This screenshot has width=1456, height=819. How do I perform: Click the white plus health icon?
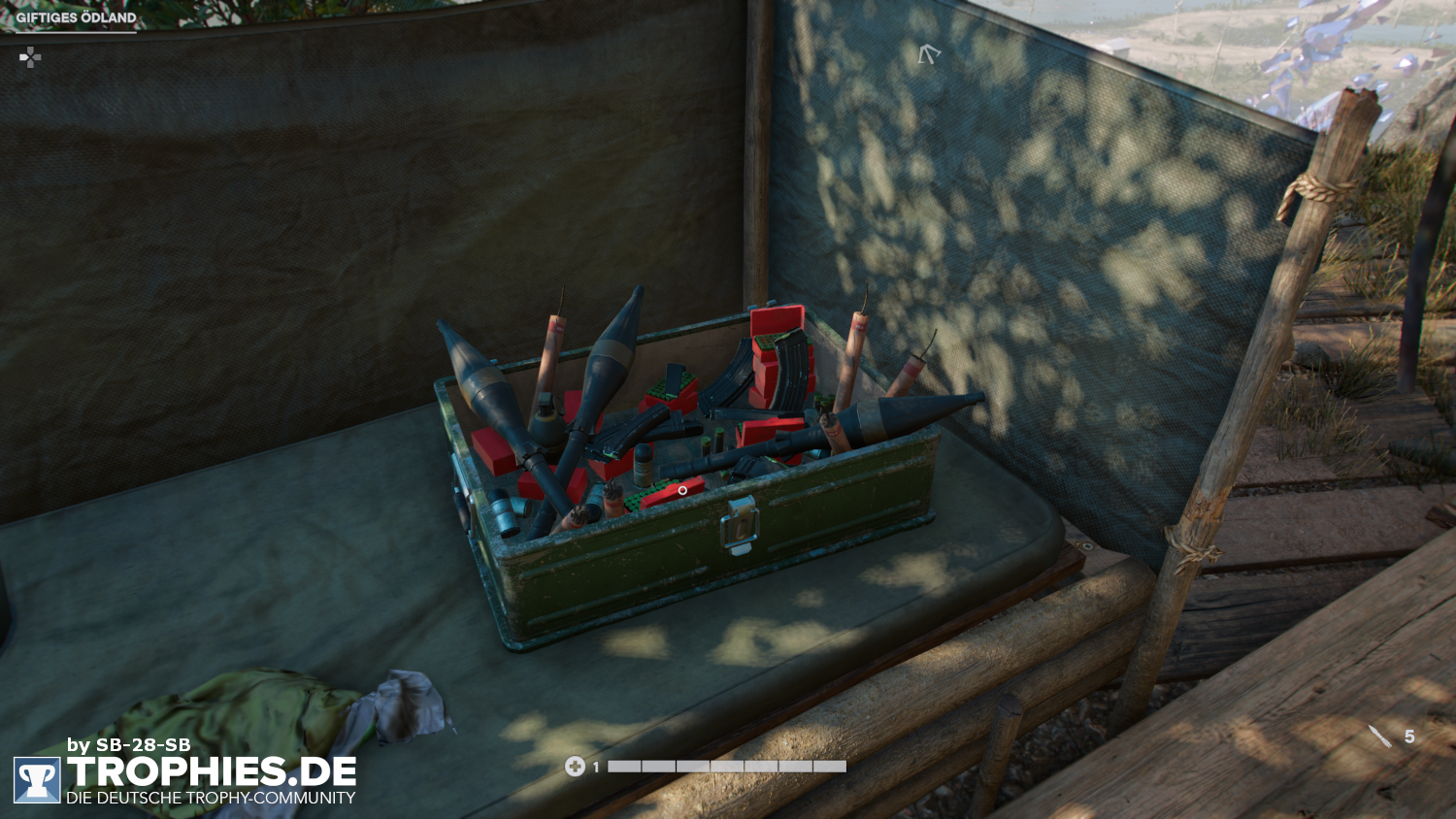(x=577, y=767)
